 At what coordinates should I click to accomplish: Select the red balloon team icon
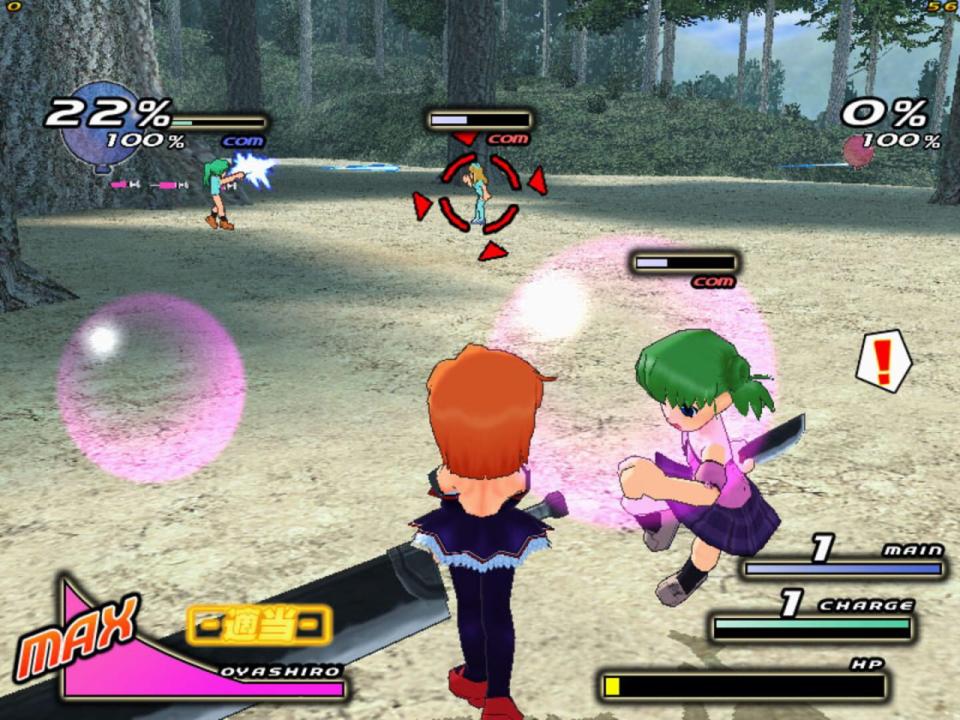click(858, 152)
